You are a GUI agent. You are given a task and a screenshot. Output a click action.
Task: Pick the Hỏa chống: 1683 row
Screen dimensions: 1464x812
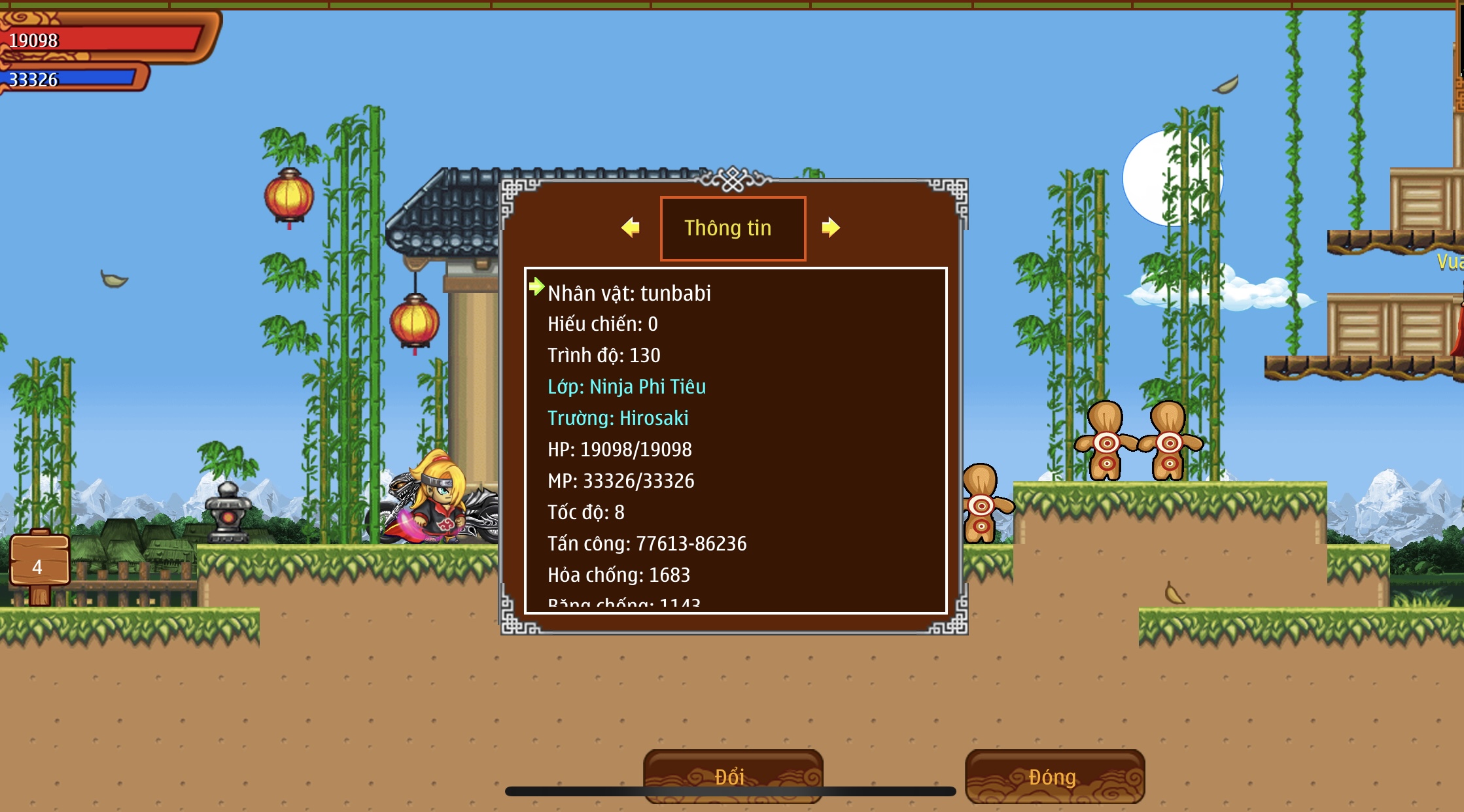pos(618,575)
